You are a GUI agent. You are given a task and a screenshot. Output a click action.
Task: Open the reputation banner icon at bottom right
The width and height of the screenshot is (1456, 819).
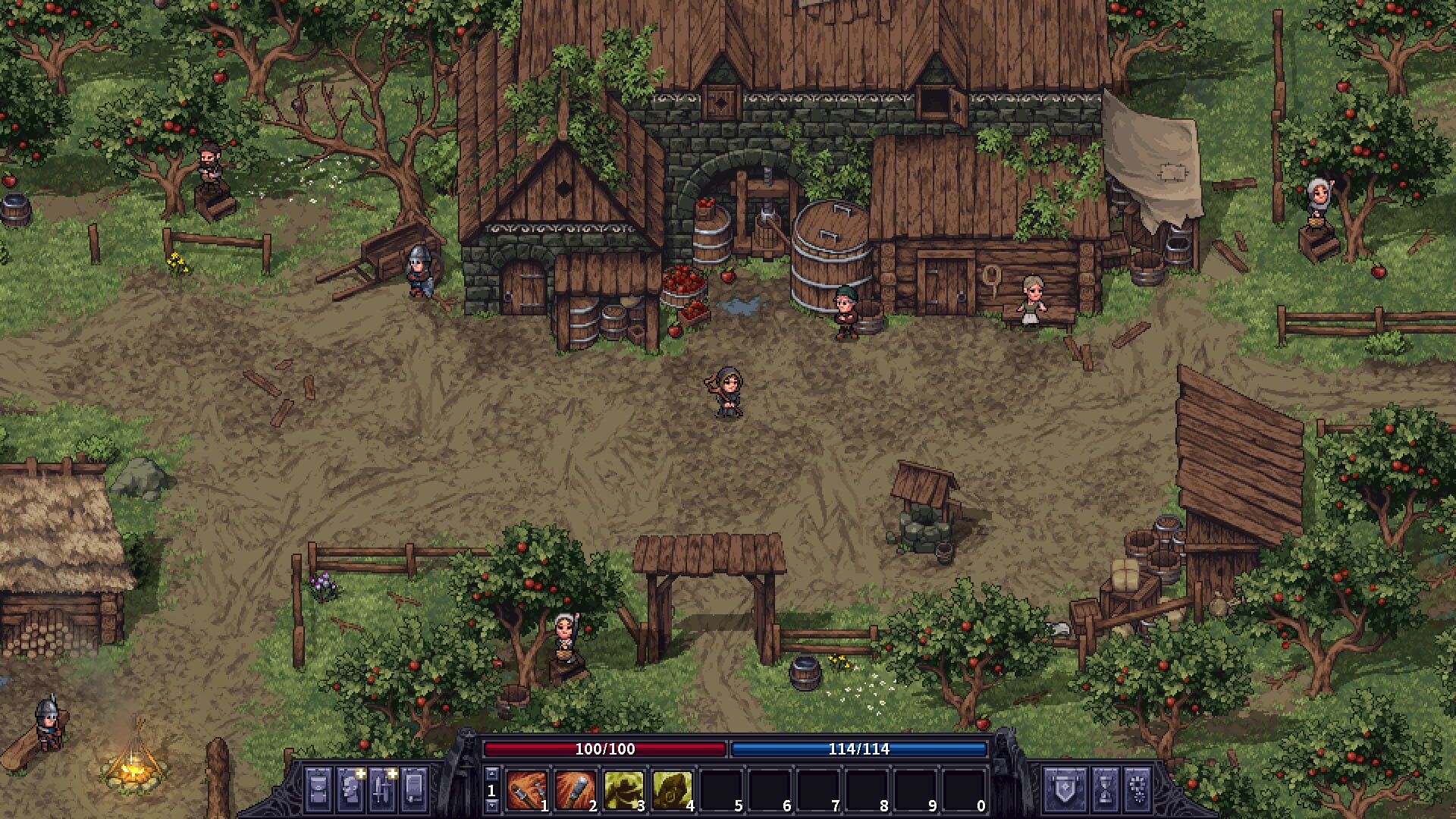[x=1065, y=790]
